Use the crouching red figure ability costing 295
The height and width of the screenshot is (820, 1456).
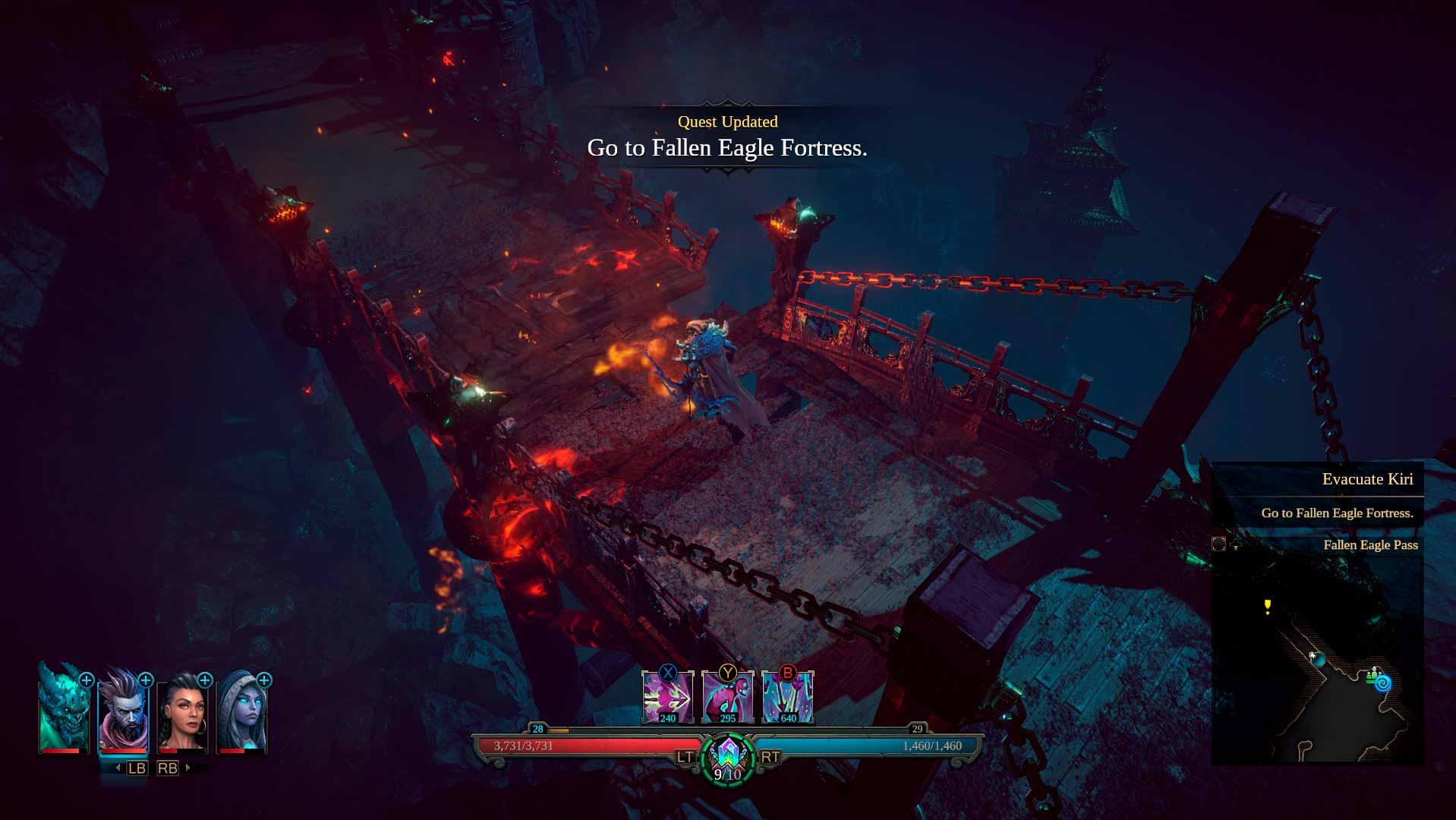click(727, 698)
